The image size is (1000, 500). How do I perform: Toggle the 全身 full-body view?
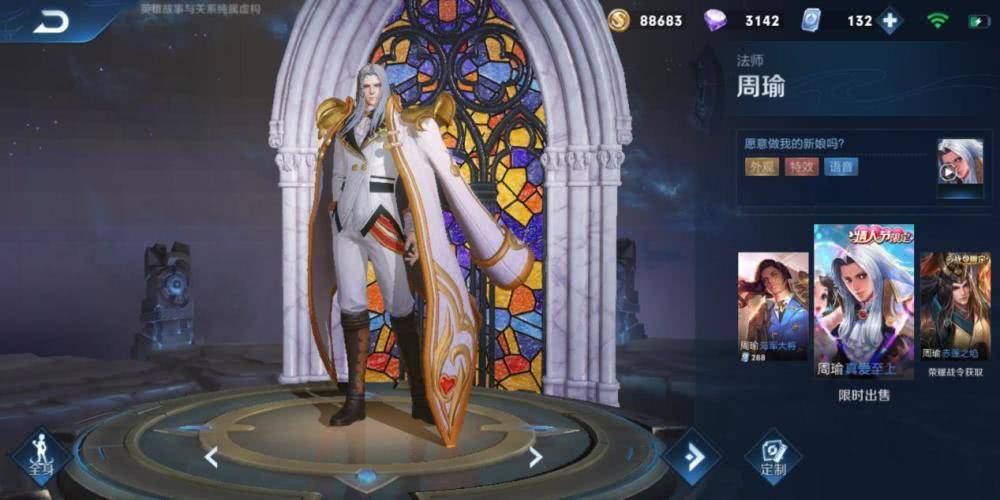(x=41, y=457)
